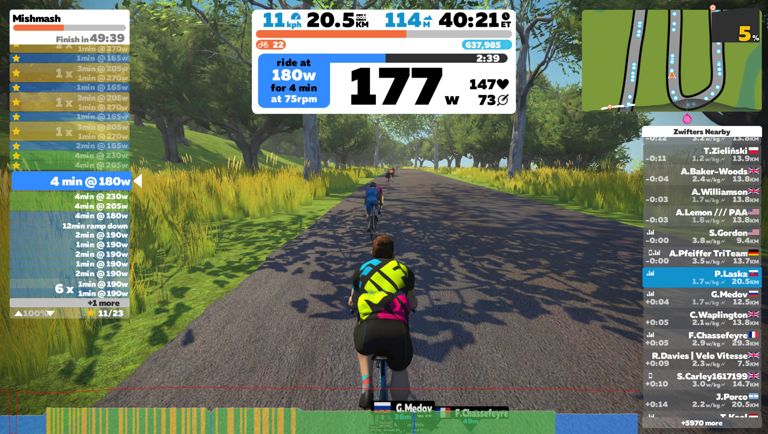Choose S.Carley1617199 rider row

coord(701,380)
